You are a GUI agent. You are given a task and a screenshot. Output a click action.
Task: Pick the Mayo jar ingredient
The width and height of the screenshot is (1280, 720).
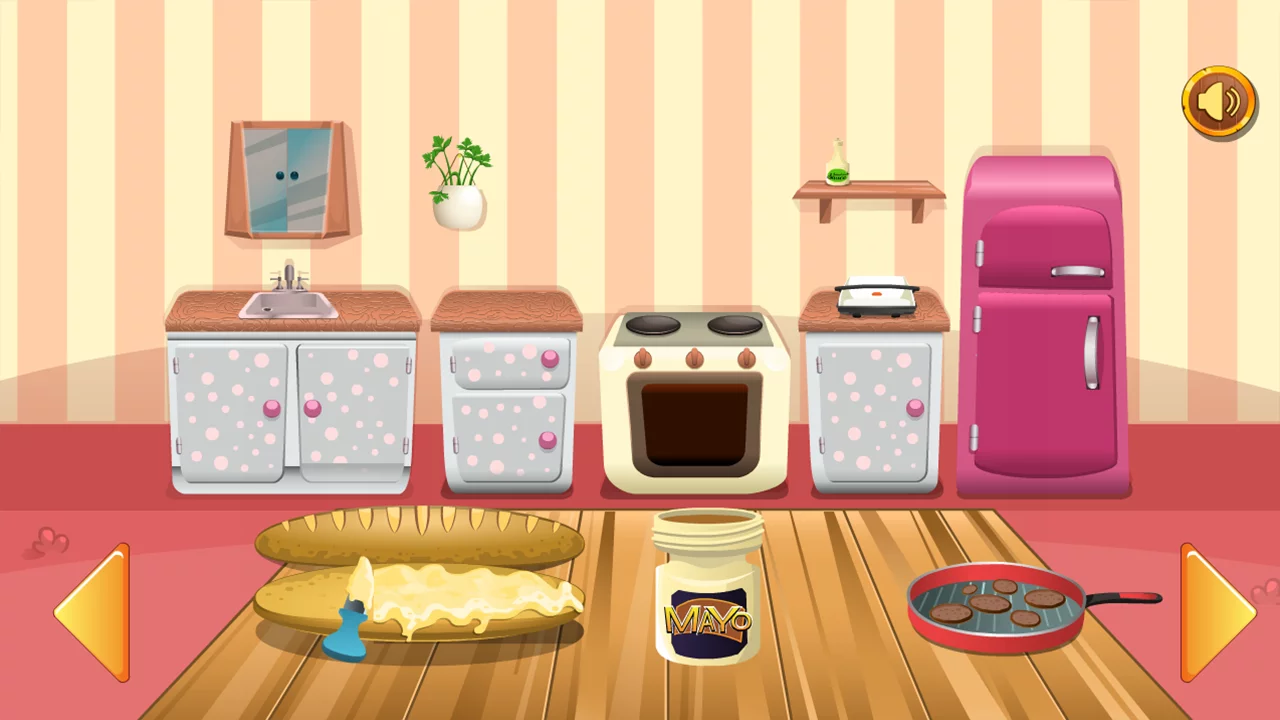click(708, 588)
